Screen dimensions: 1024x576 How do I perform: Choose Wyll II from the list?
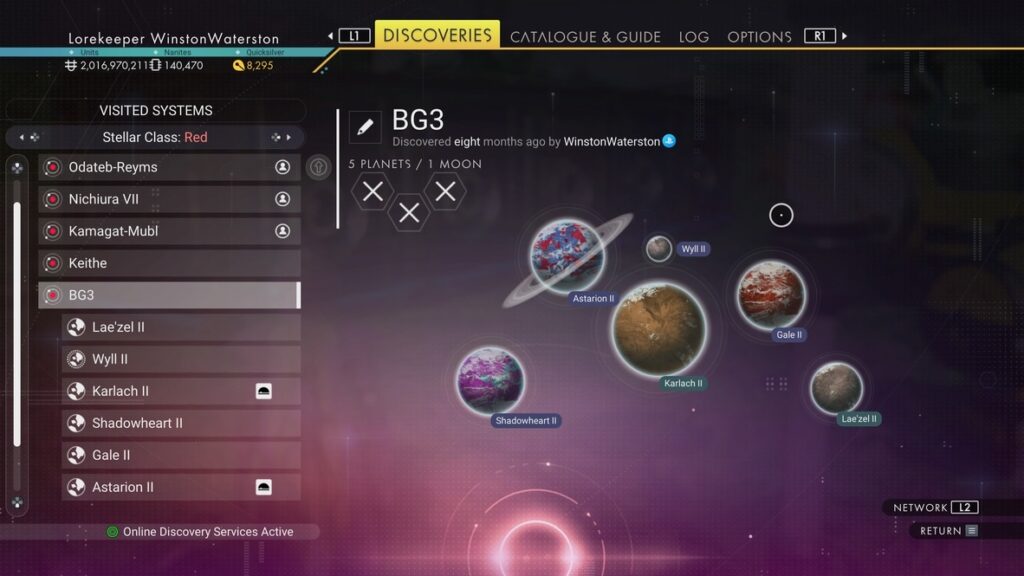point(181,359)
